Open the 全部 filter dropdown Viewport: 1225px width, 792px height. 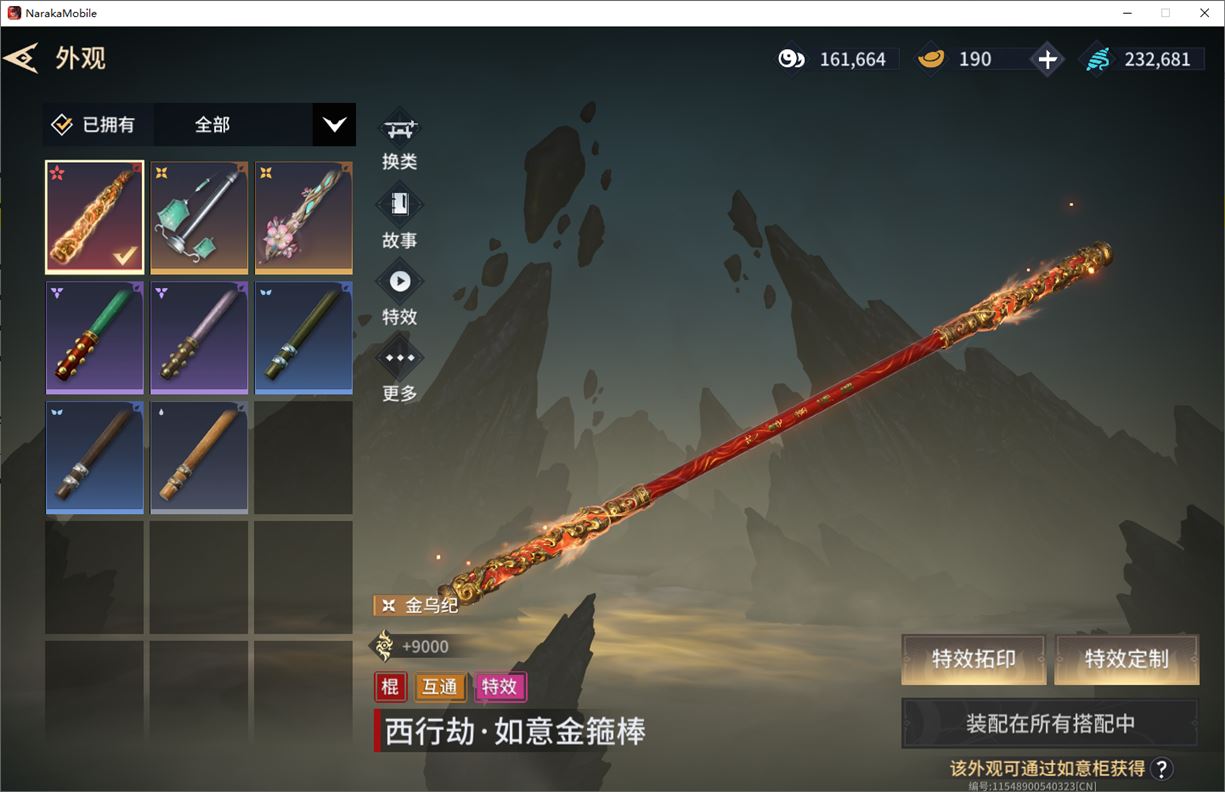334,125
